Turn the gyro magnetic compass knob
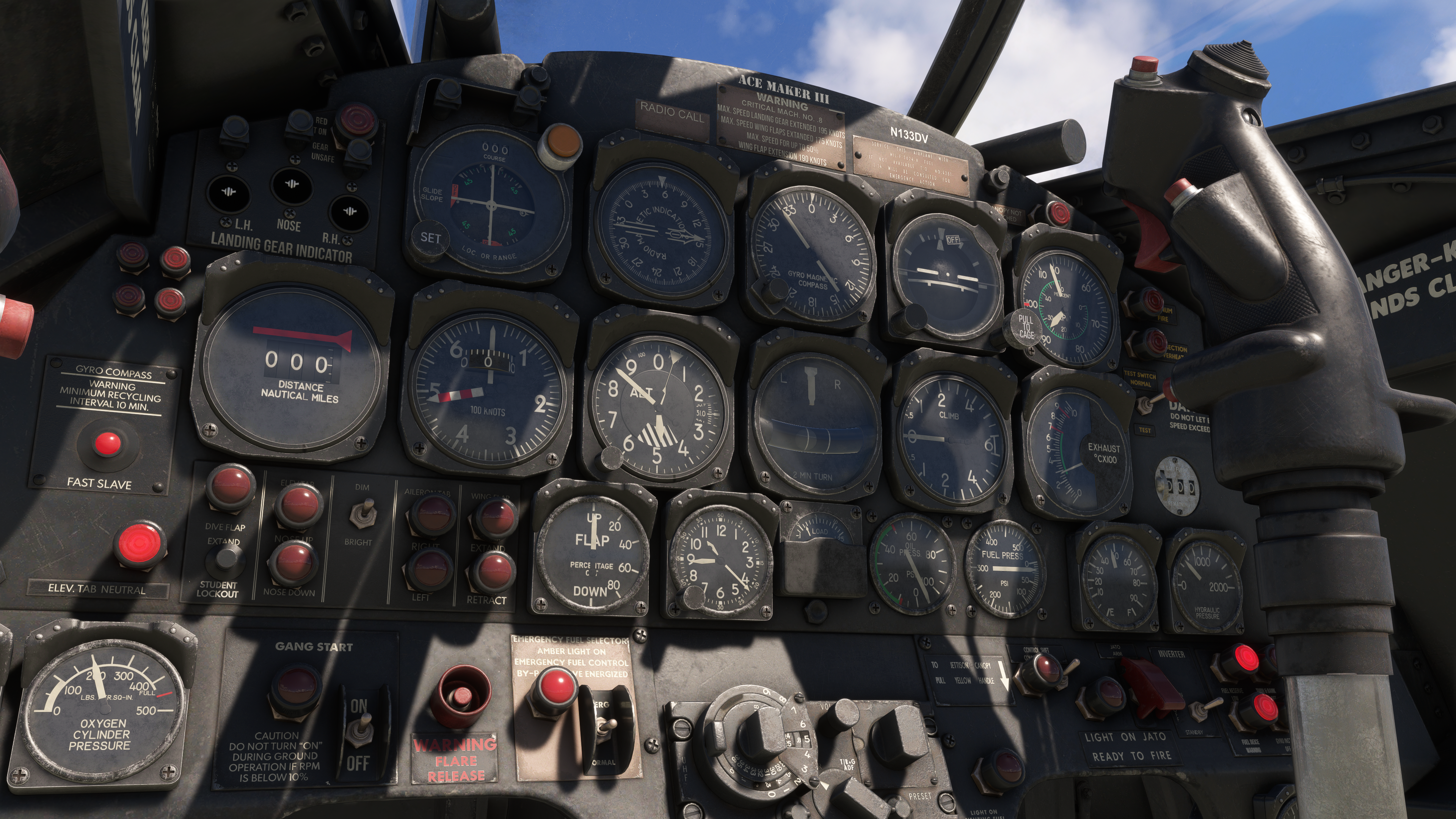The width and height of the screenshot is (1456, 819). (770, 291)
